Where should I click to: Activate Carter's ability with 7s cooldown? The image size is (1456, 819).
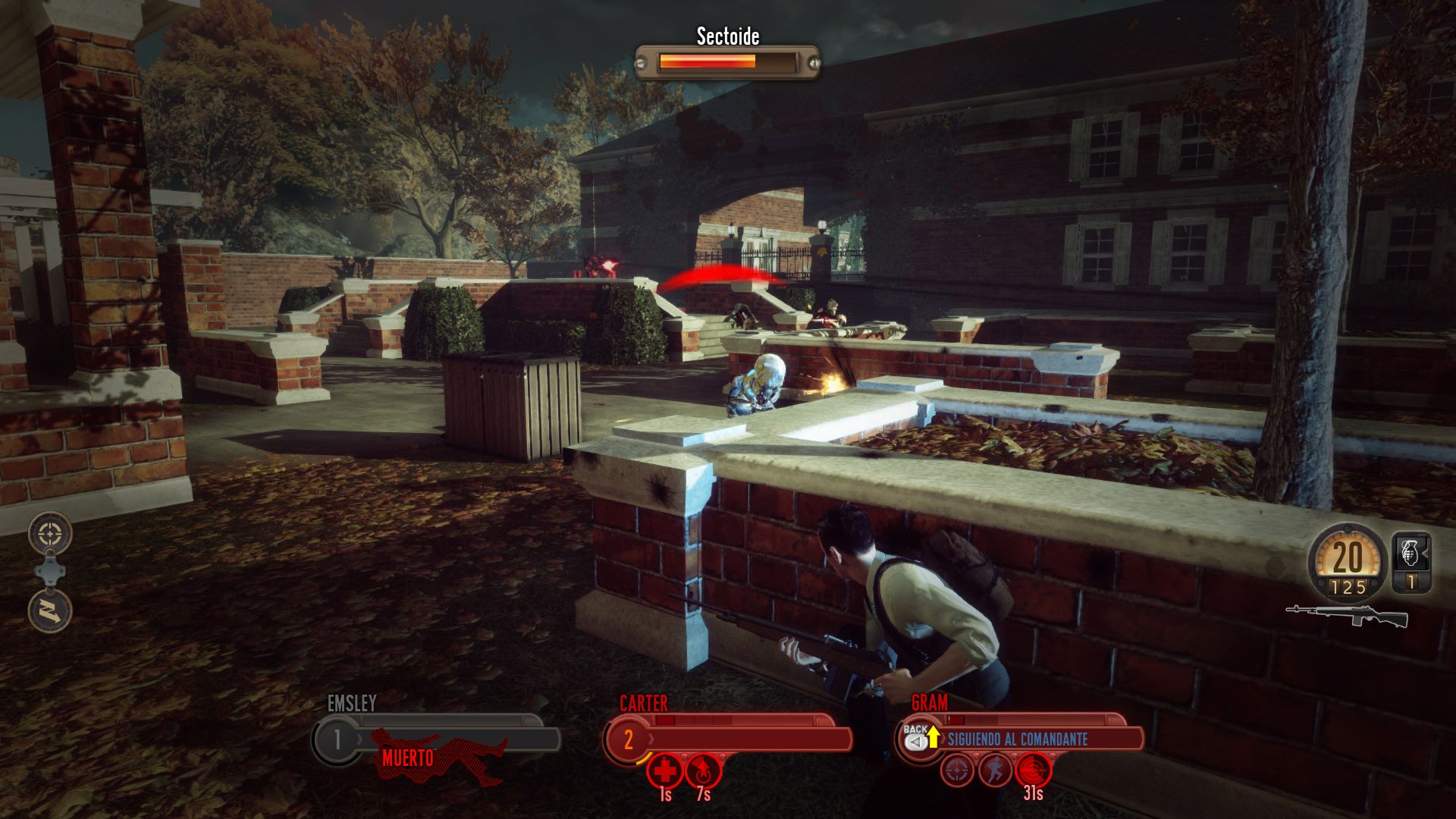click(x=703, y=772)
